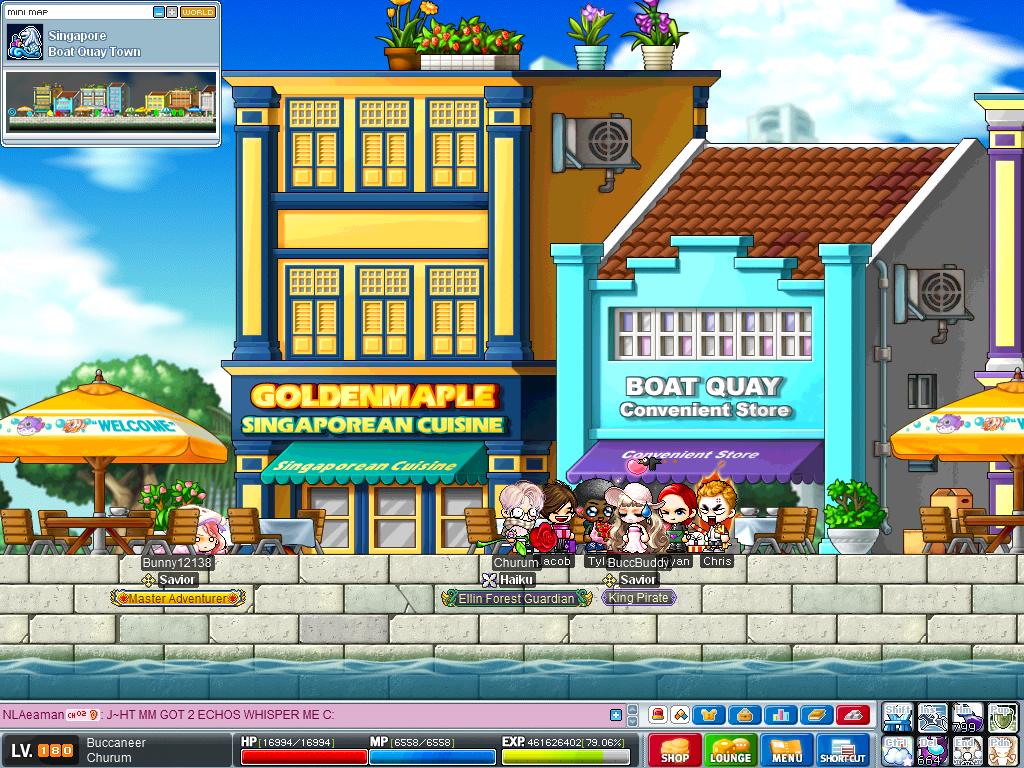This screenshot has width=1024, height=768.
Task: Use the Shift quickslot skill
Action: point(897,717)
